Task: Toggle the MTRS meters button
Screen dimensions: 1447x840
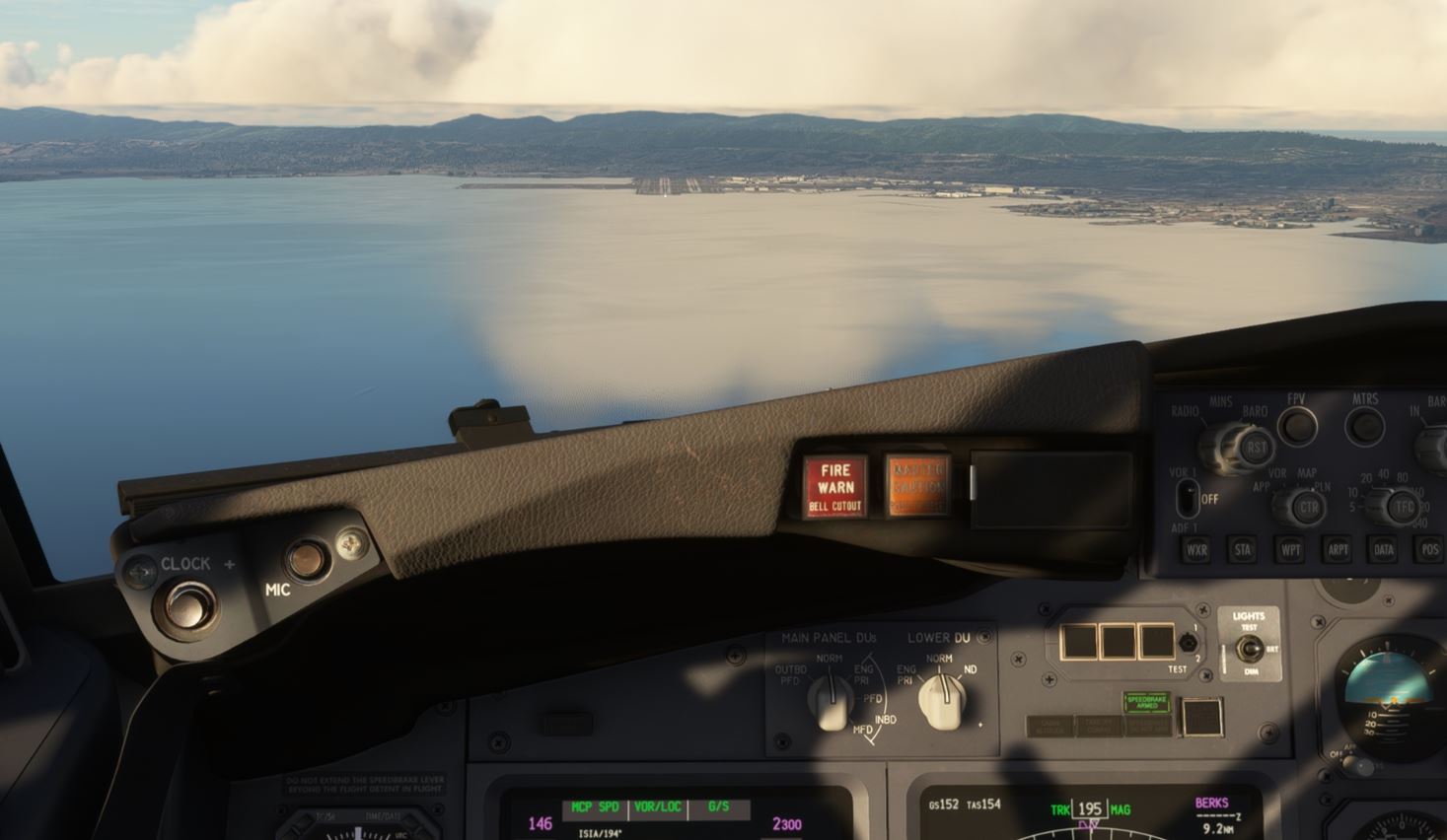Action: pos(1365,426)
